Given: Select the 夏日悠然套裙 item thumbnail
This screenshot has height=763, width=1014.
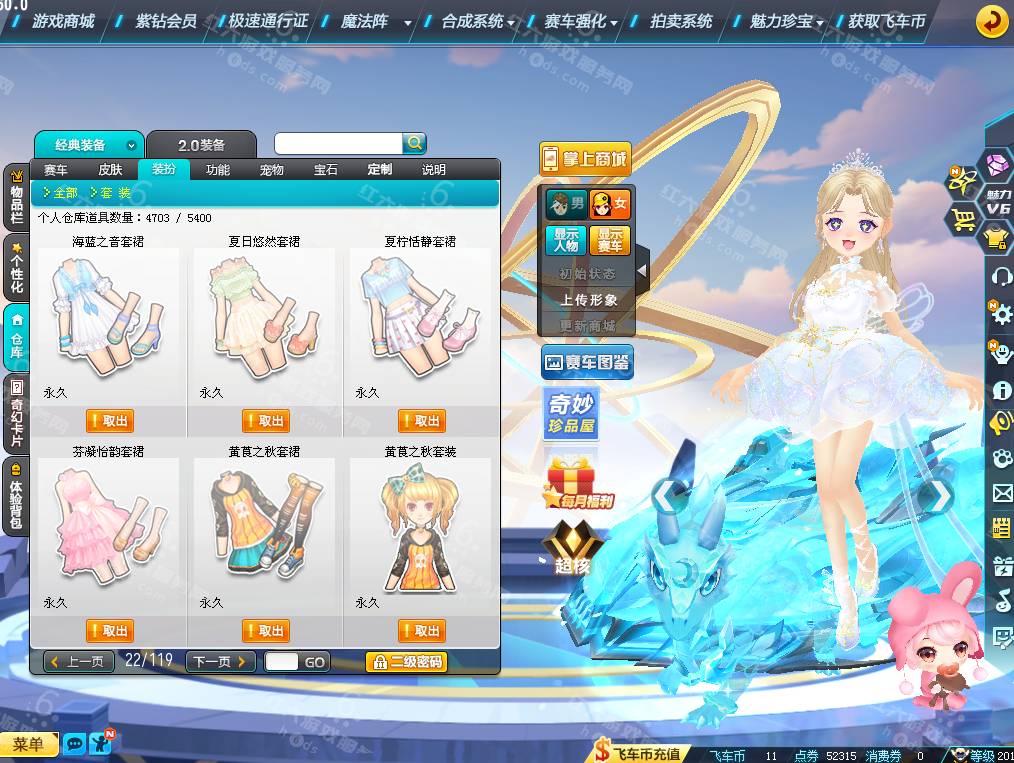Looking at the screenshot, I should click(x=264, y=313).
